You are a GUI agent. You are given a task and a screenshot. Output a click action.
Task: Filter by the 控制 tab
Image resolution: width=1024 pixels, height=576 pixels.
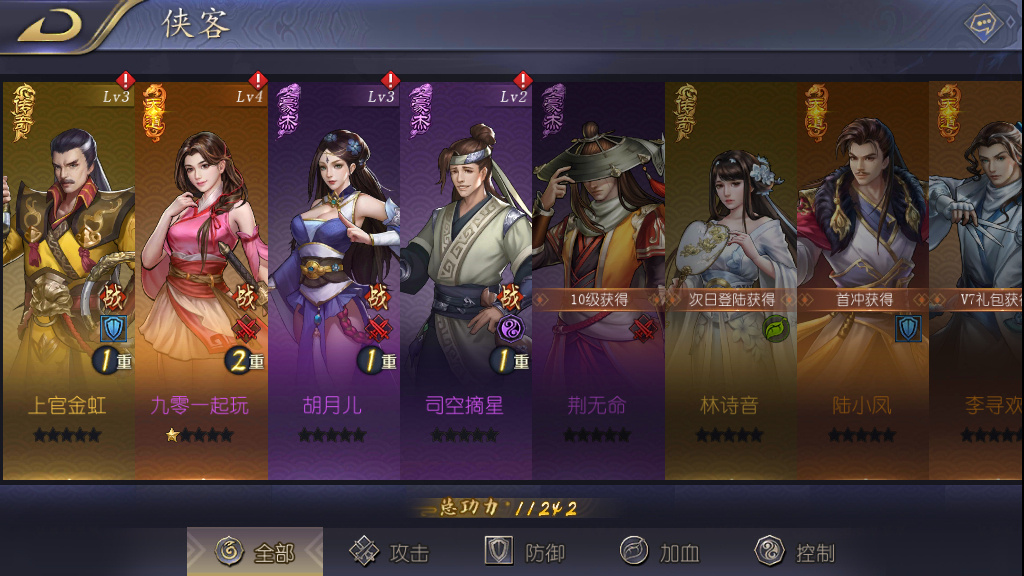coord(796,552)
